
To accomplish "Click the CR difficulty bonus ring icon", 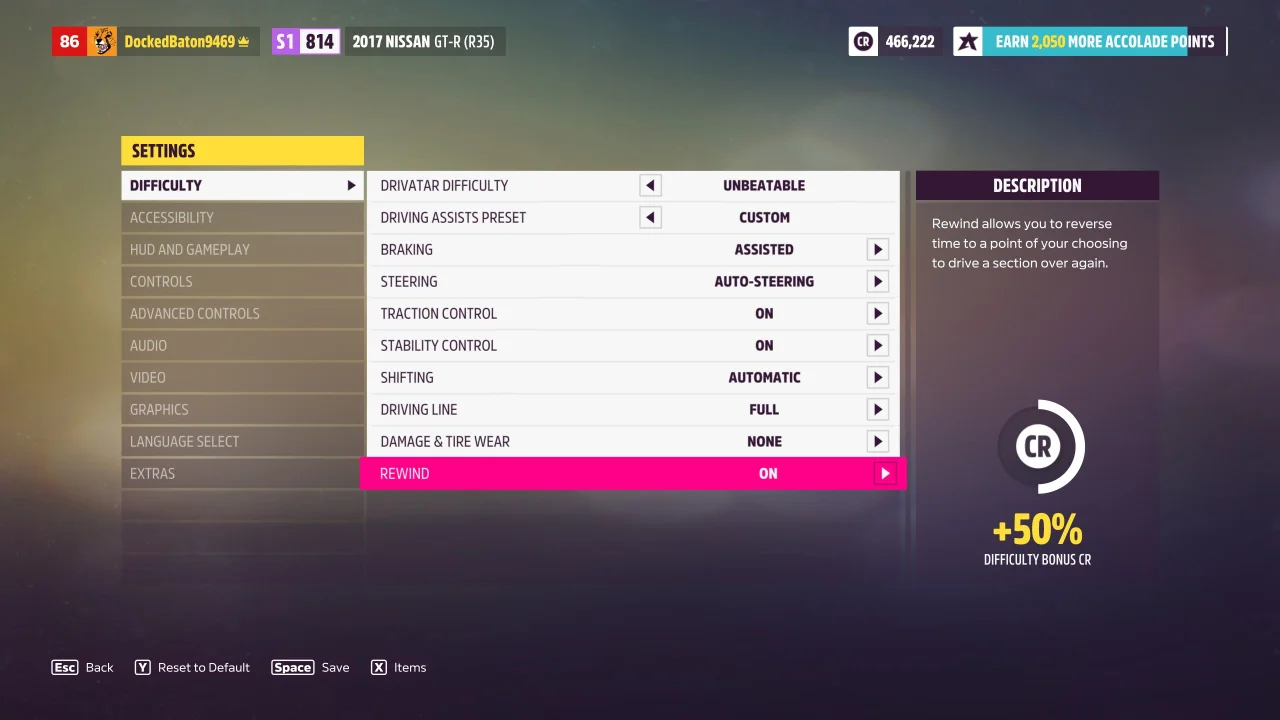I will tap(1039, 448).
